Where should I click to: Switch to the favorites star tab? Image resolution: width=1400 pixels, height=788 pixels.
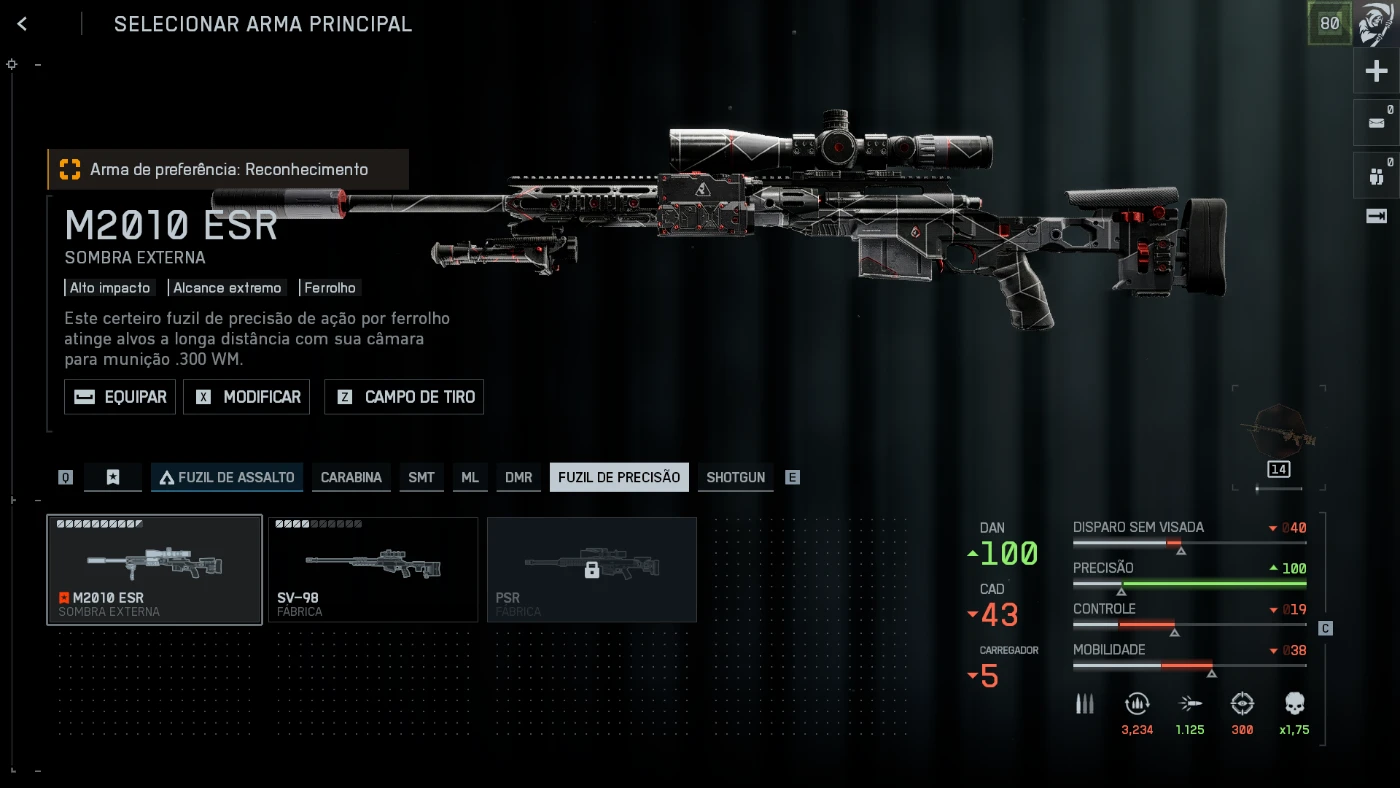(113, 477)
